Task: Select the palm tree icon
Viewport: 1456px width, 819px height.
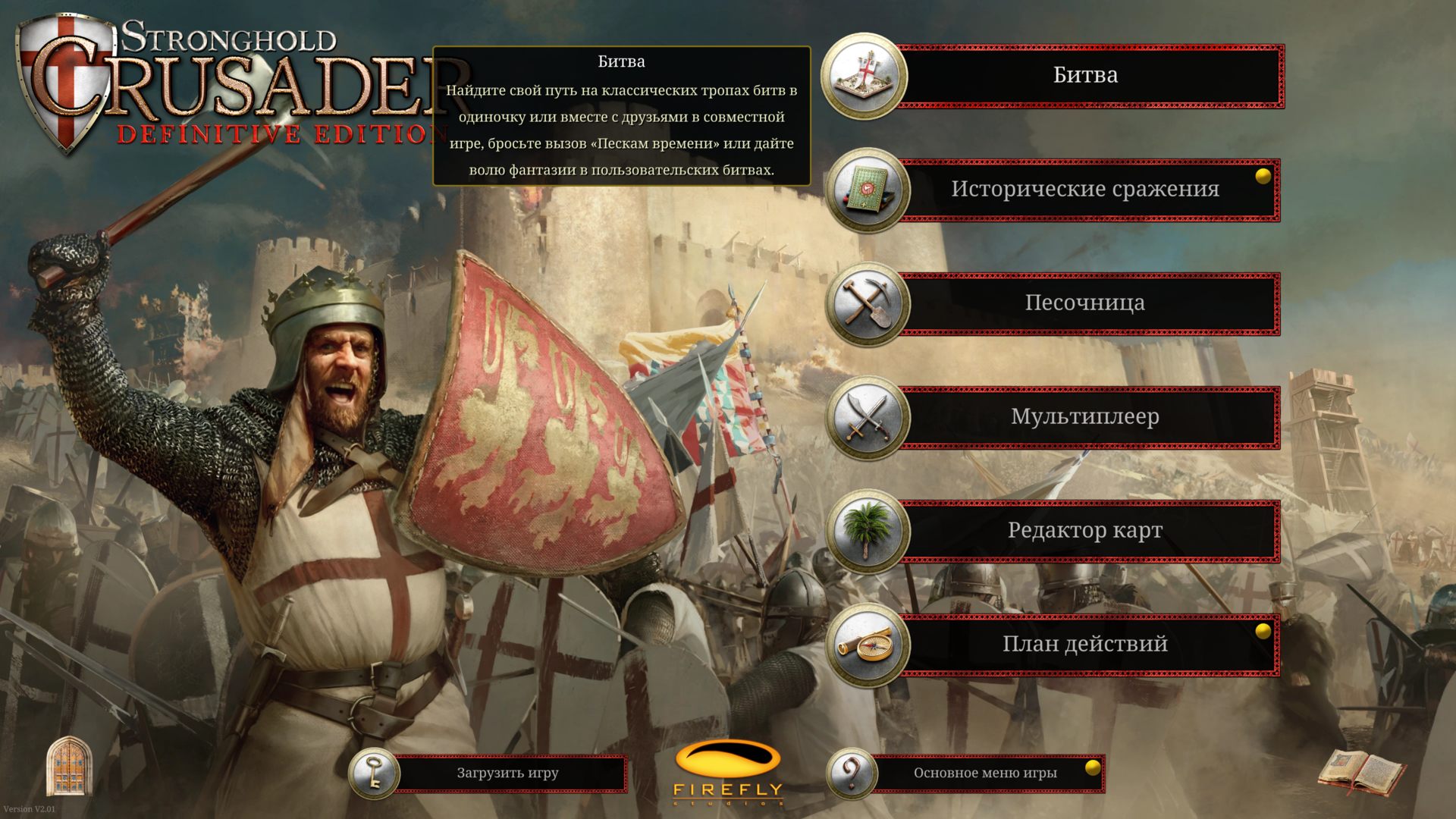Action: point(867,531)
